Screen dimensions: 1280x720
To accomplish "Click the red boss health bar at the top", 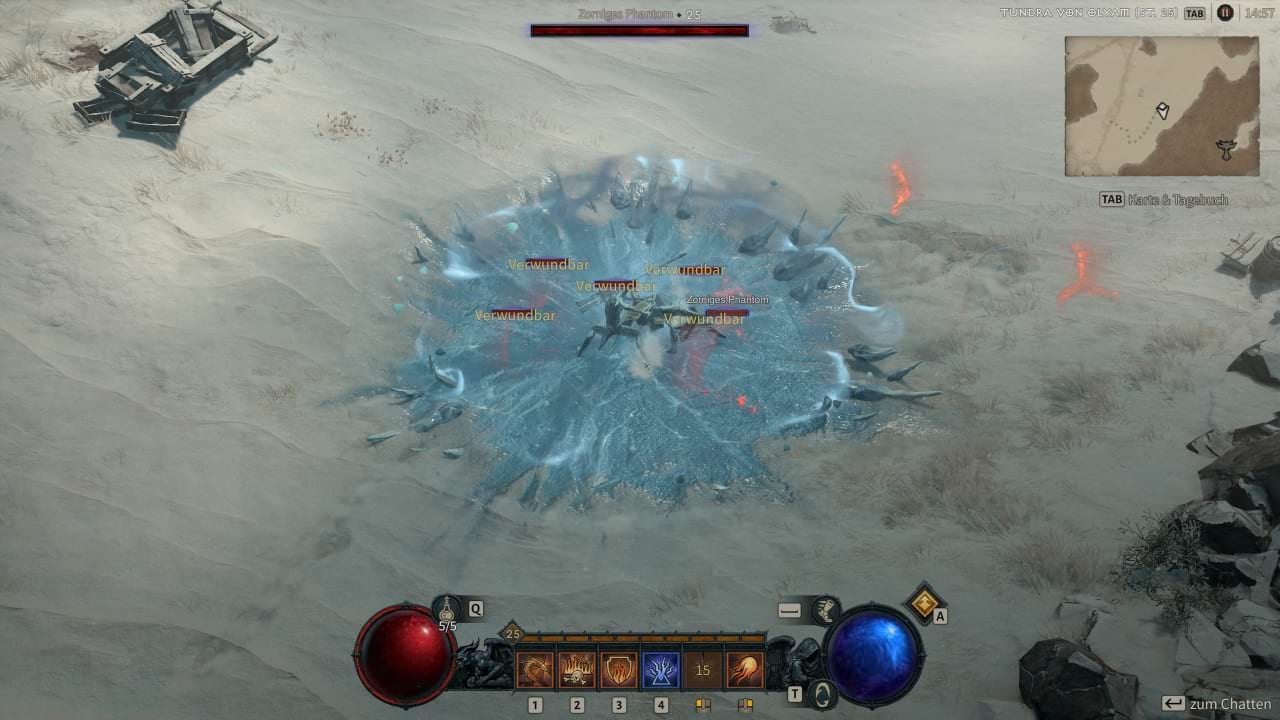I will click(x=640, y=30).
